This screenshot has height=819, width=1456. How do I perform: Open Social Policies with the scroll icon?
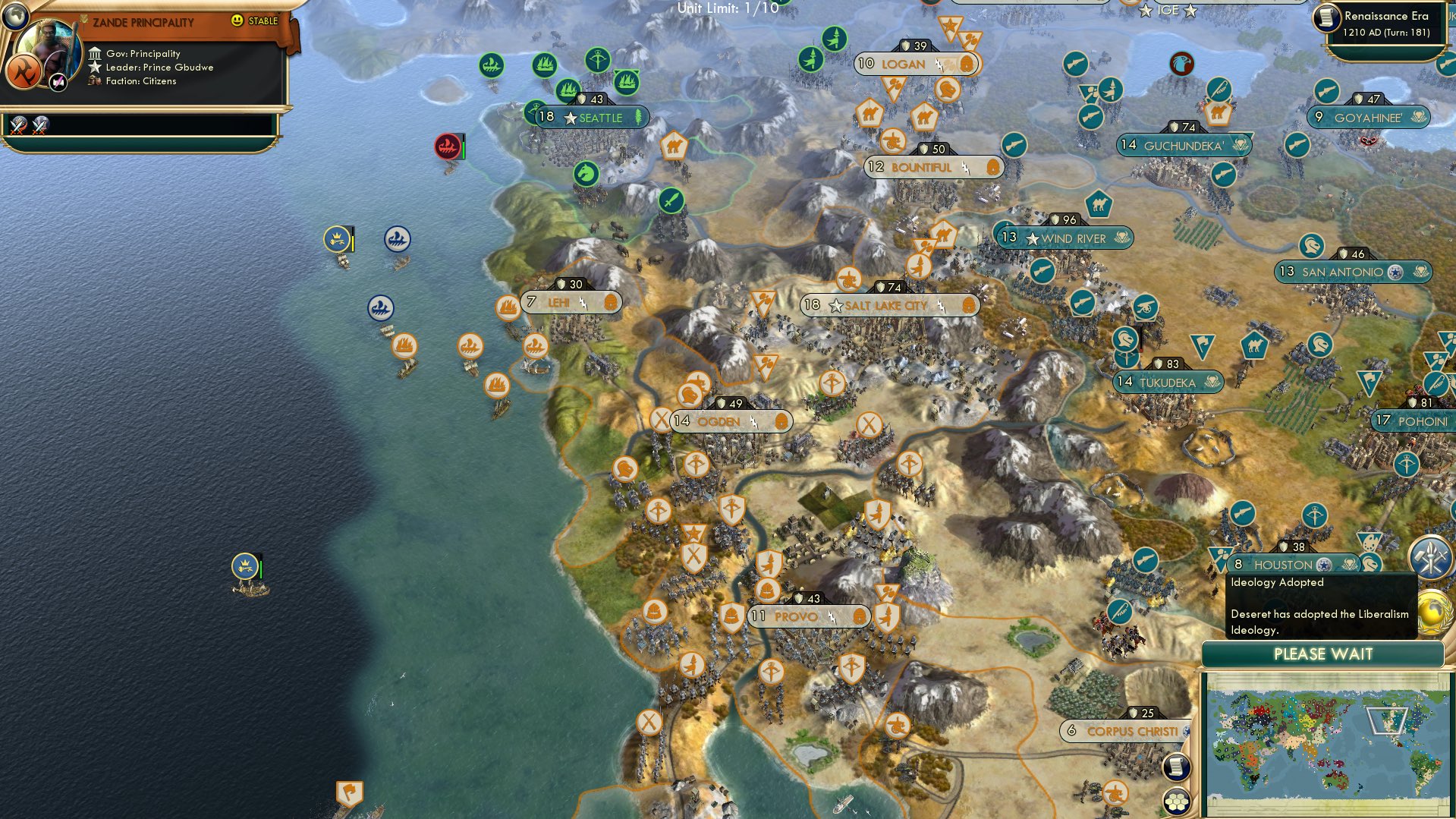[1175, 767]
